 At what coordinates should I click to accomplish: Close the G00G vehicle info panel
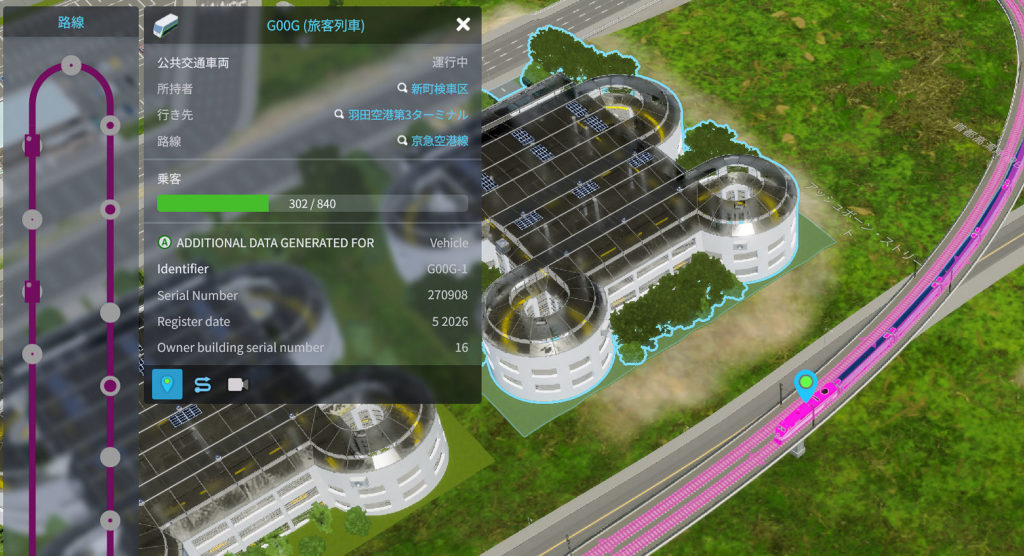[x=463, y=25]
